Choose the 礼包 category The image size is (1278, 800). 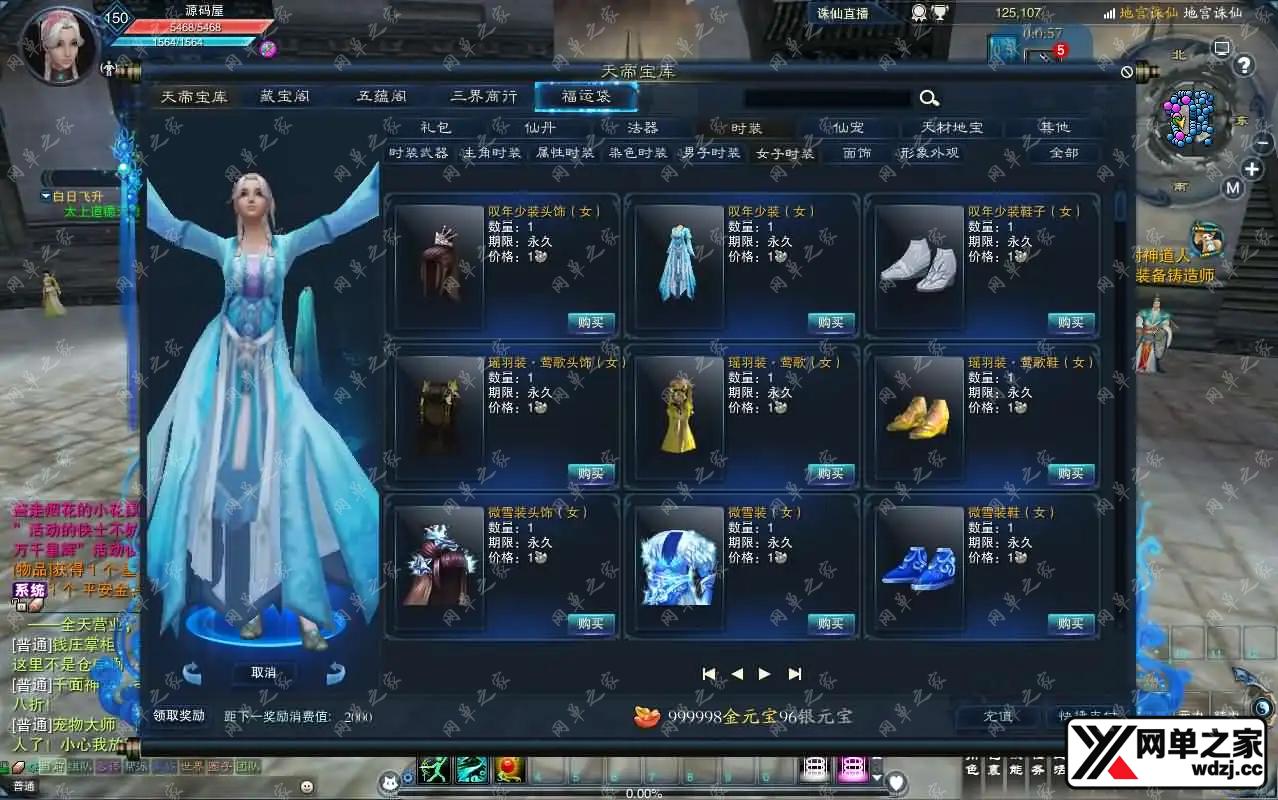436,128
